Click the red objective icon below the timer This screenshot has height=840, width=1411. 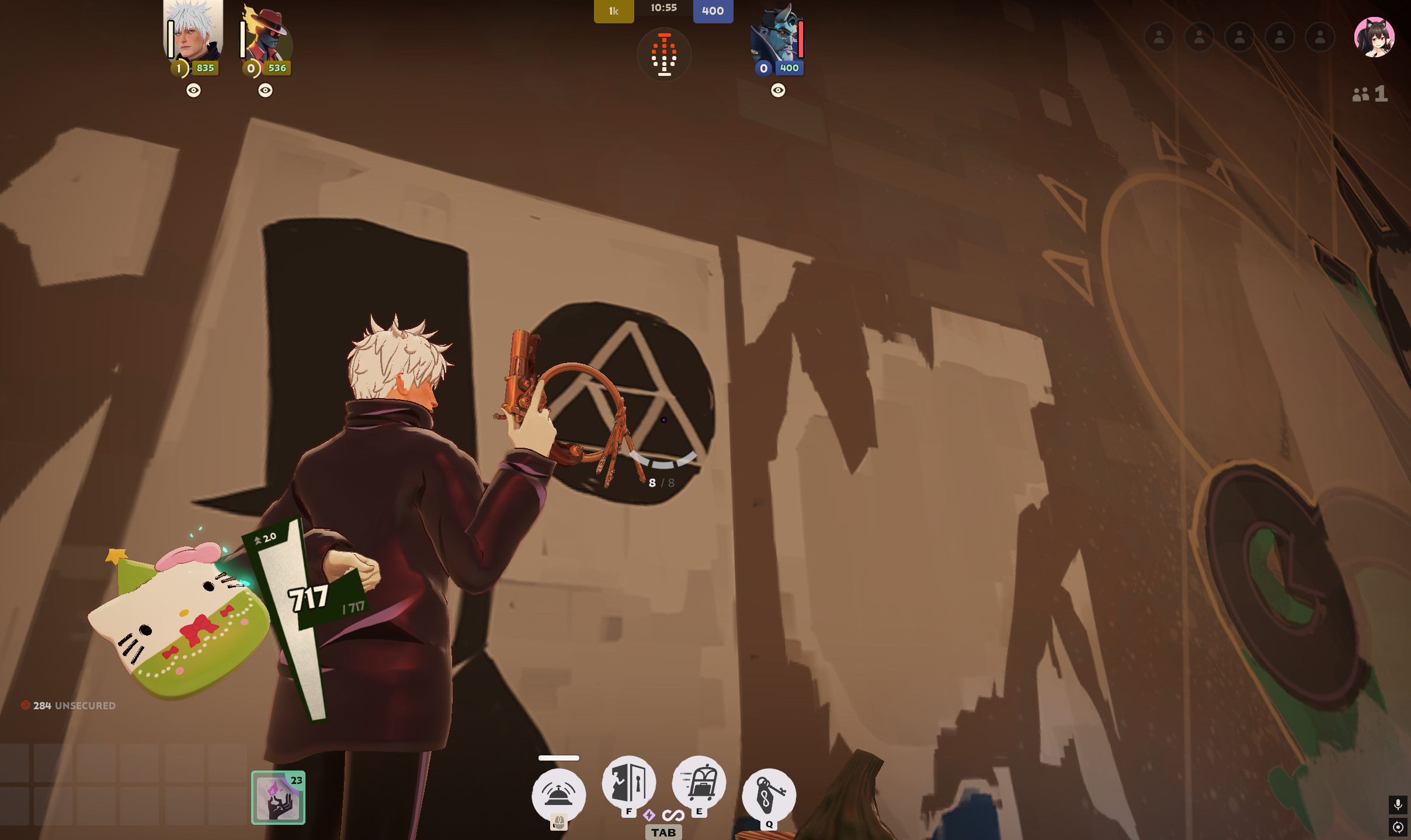(664, 55)
